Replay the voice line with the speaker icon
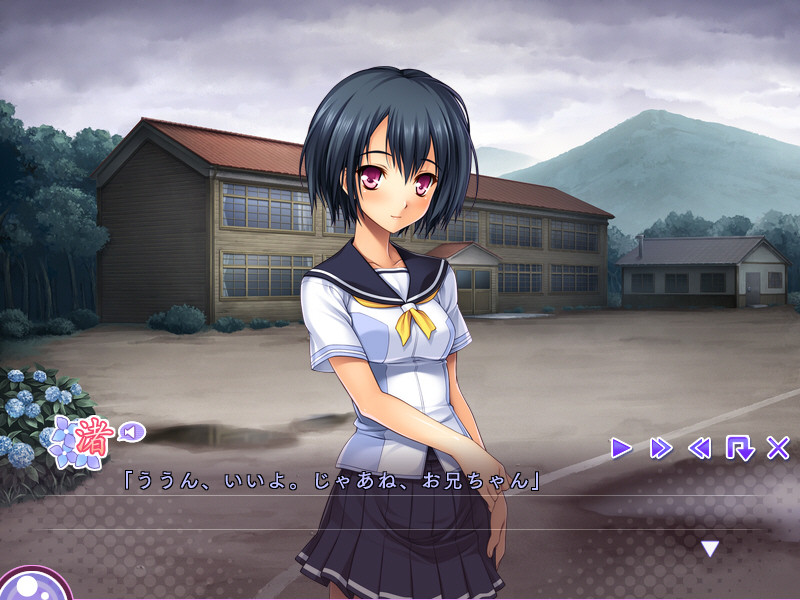The height and width of the screenshot is (600, 800). [132, 432]
